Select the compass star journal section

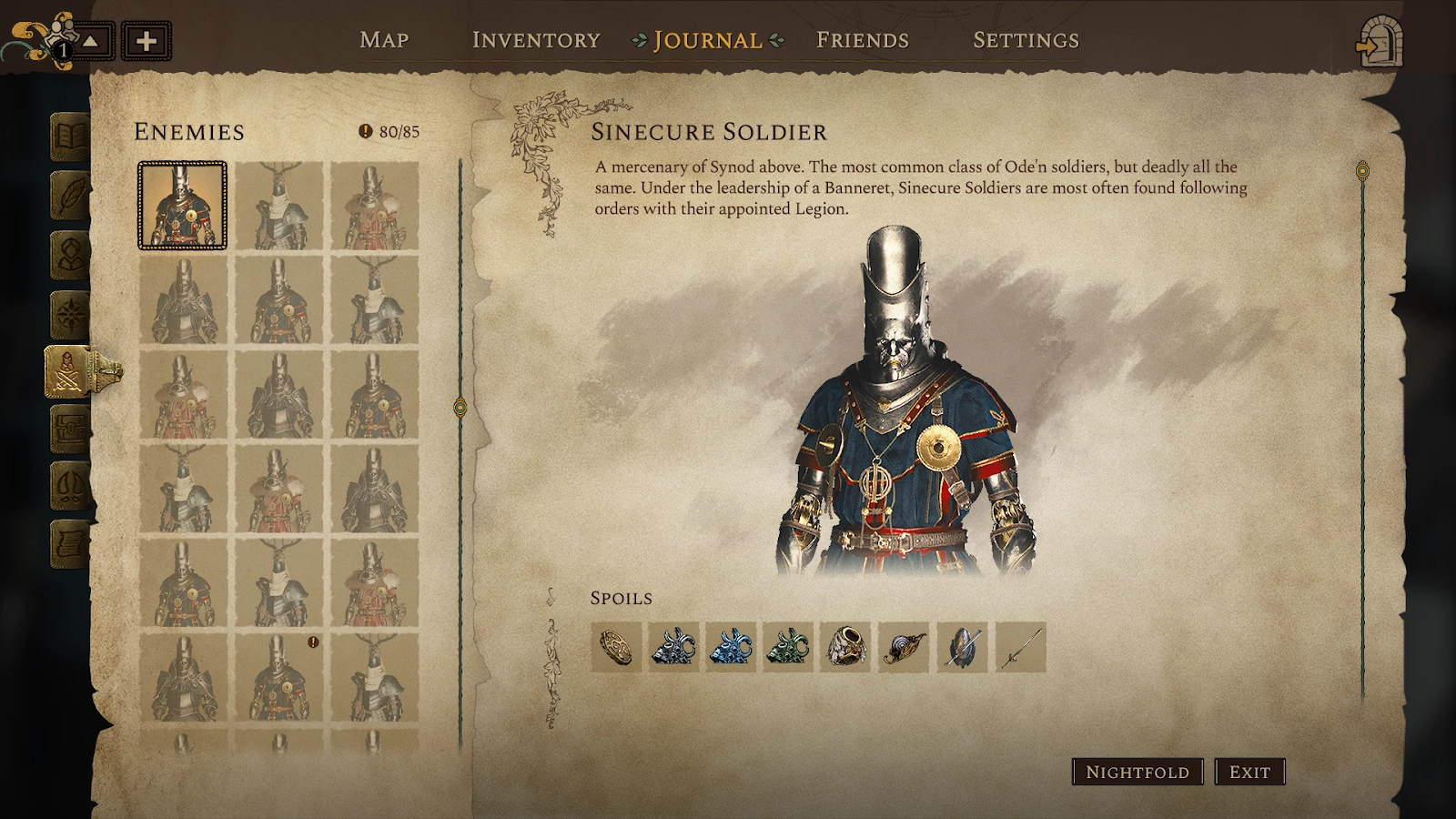click(70, 314)
